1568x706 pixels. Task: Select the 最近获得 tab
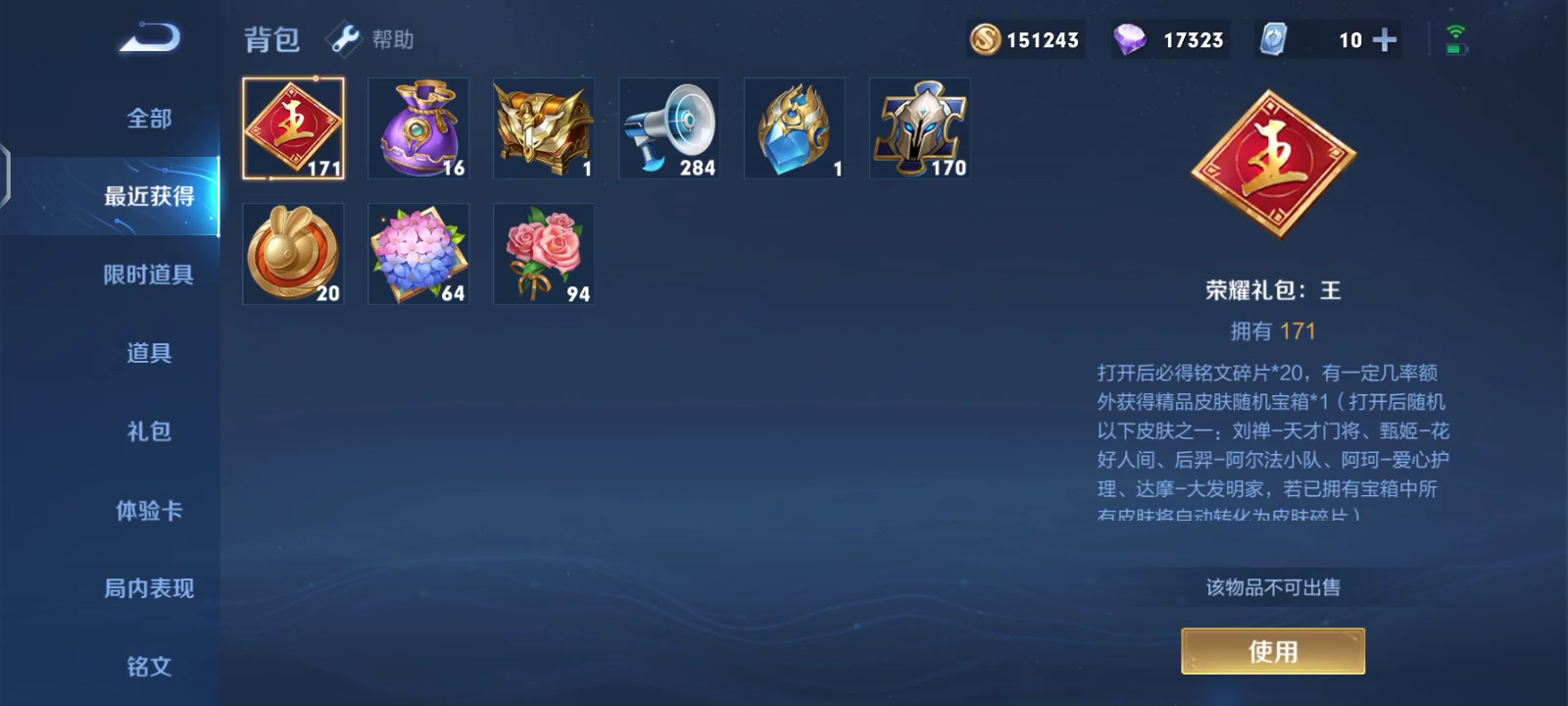(x=149, y=196)
